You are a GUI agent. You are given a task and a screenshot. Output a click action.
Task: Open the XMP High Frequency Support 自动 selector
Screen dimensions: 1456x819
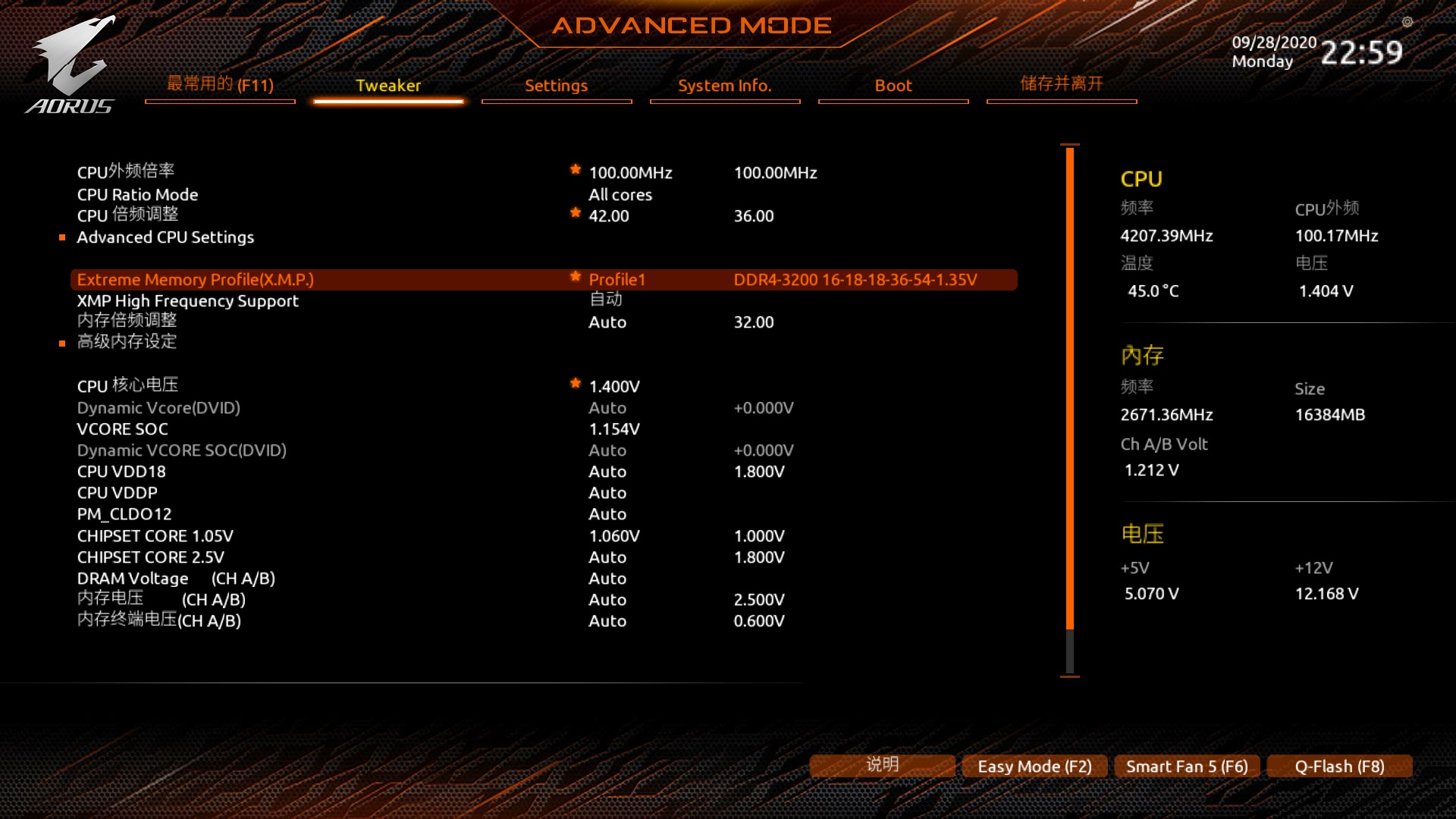click(x=605, y=300)
